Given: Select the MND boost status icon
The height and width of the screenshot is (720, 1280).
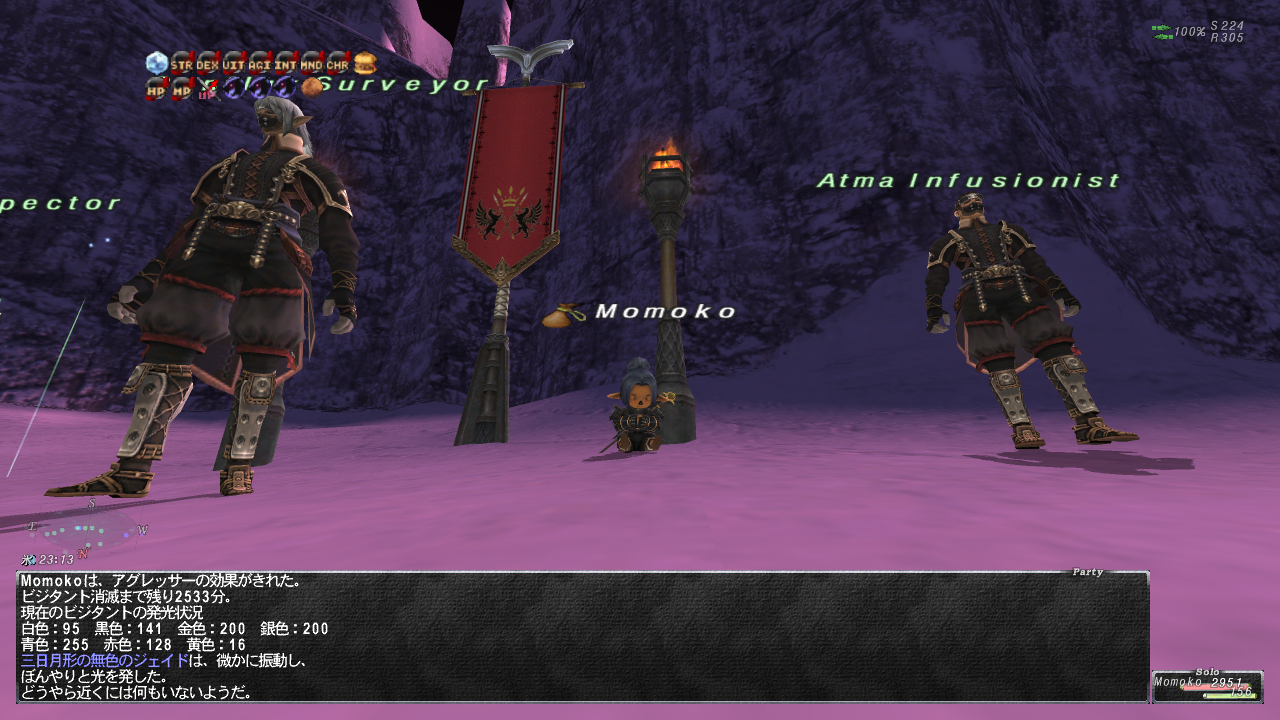Looking at the screenshot, I should tap(312, 64).
